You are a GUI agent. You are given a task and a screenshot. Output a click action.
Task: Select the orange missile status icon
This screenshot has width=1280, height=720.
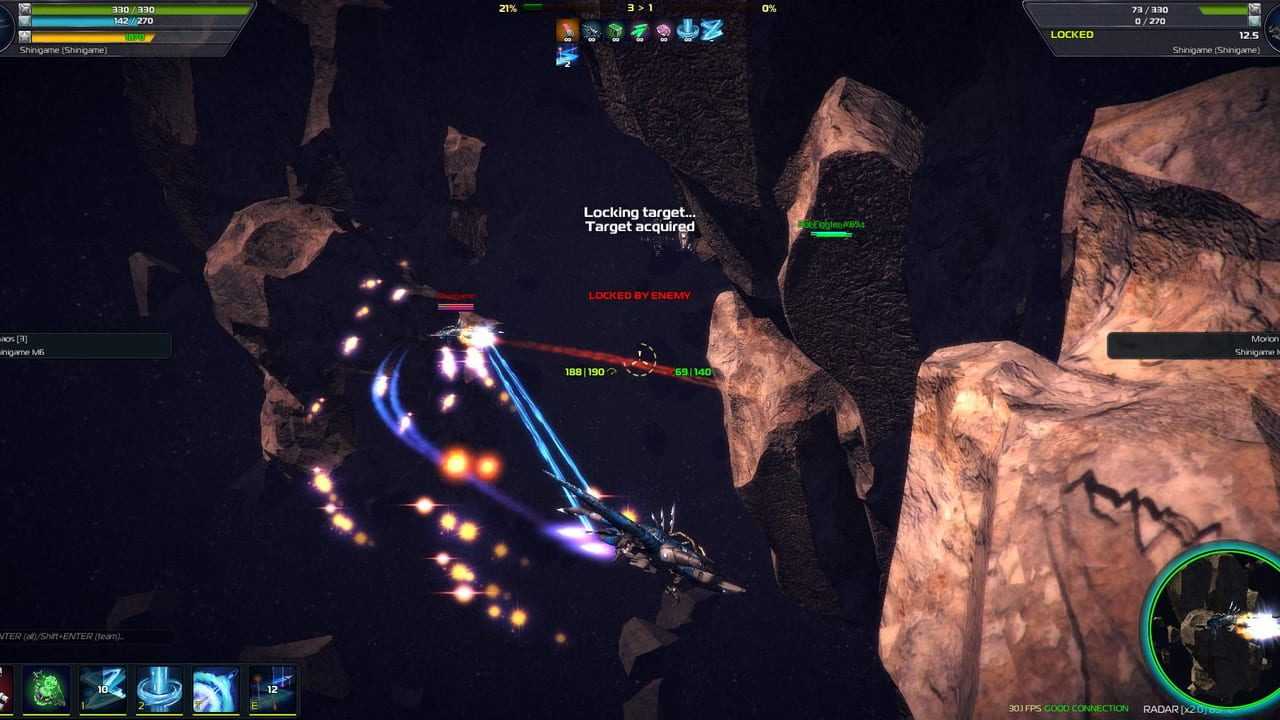coord(567,31)
